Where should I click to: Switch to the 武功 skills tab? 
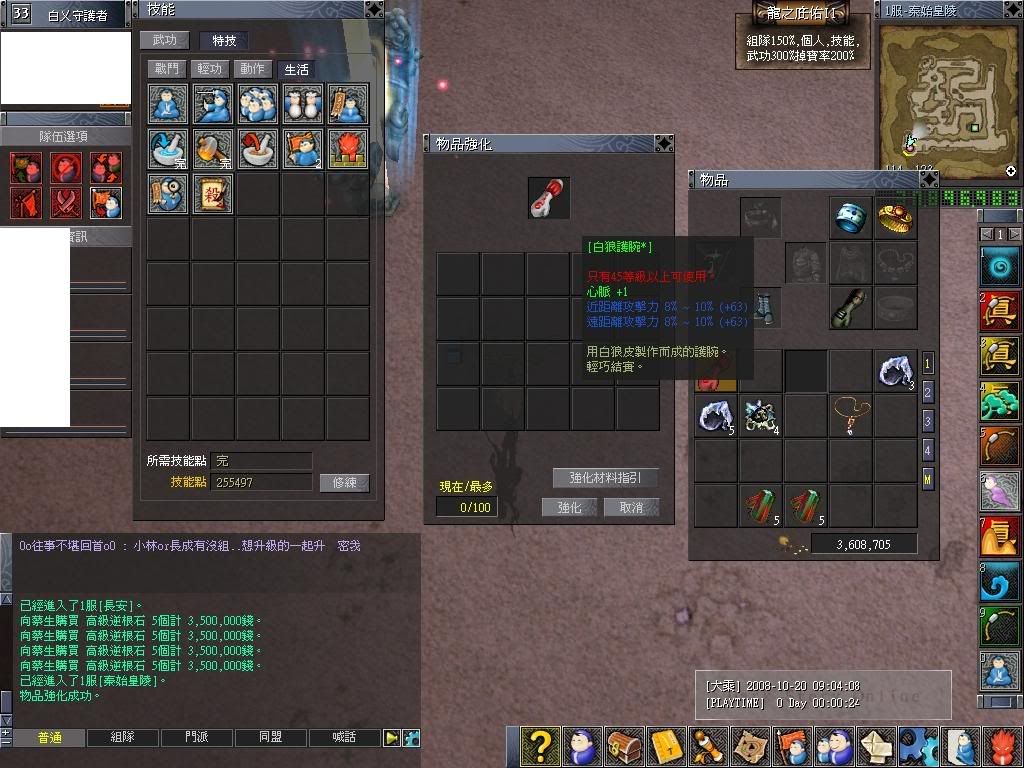(x=165, y=41)
